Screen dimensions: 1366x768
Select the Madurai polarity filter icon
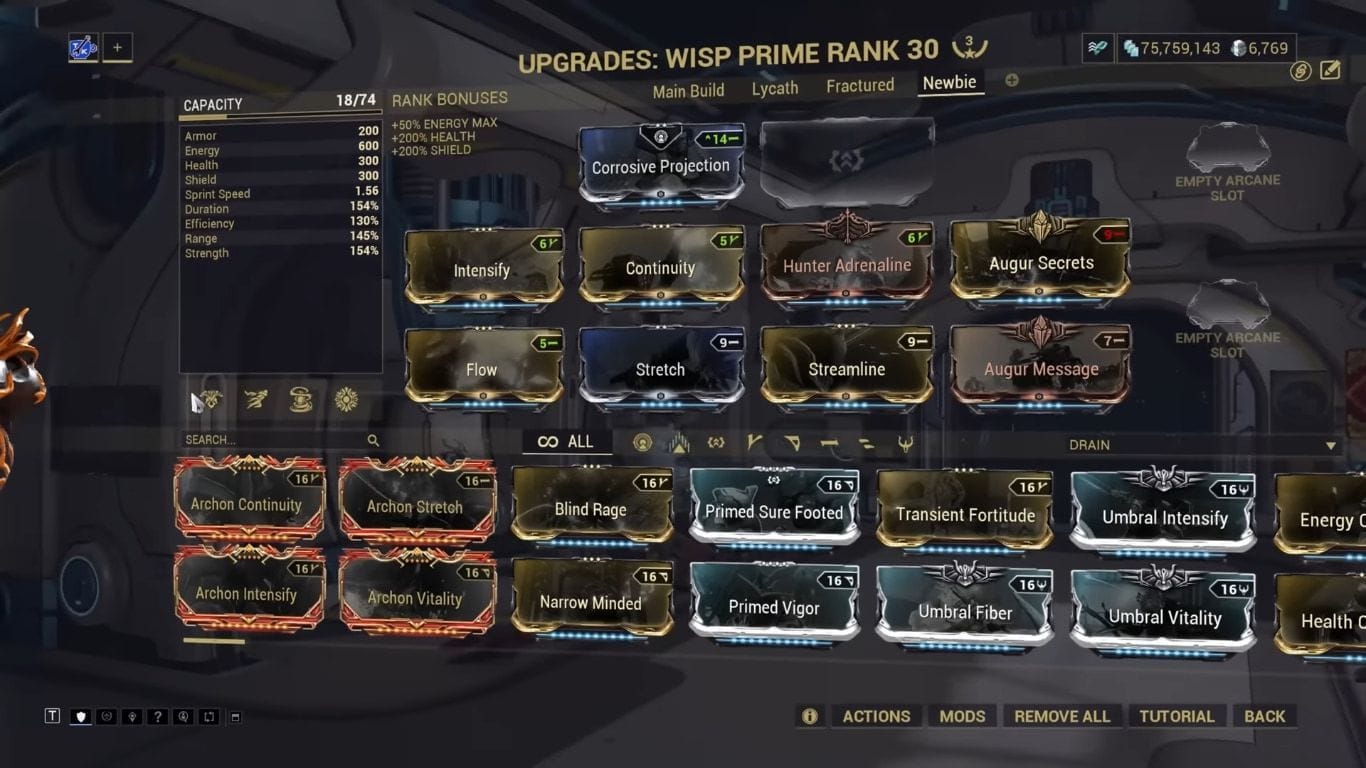pos(755,443)
